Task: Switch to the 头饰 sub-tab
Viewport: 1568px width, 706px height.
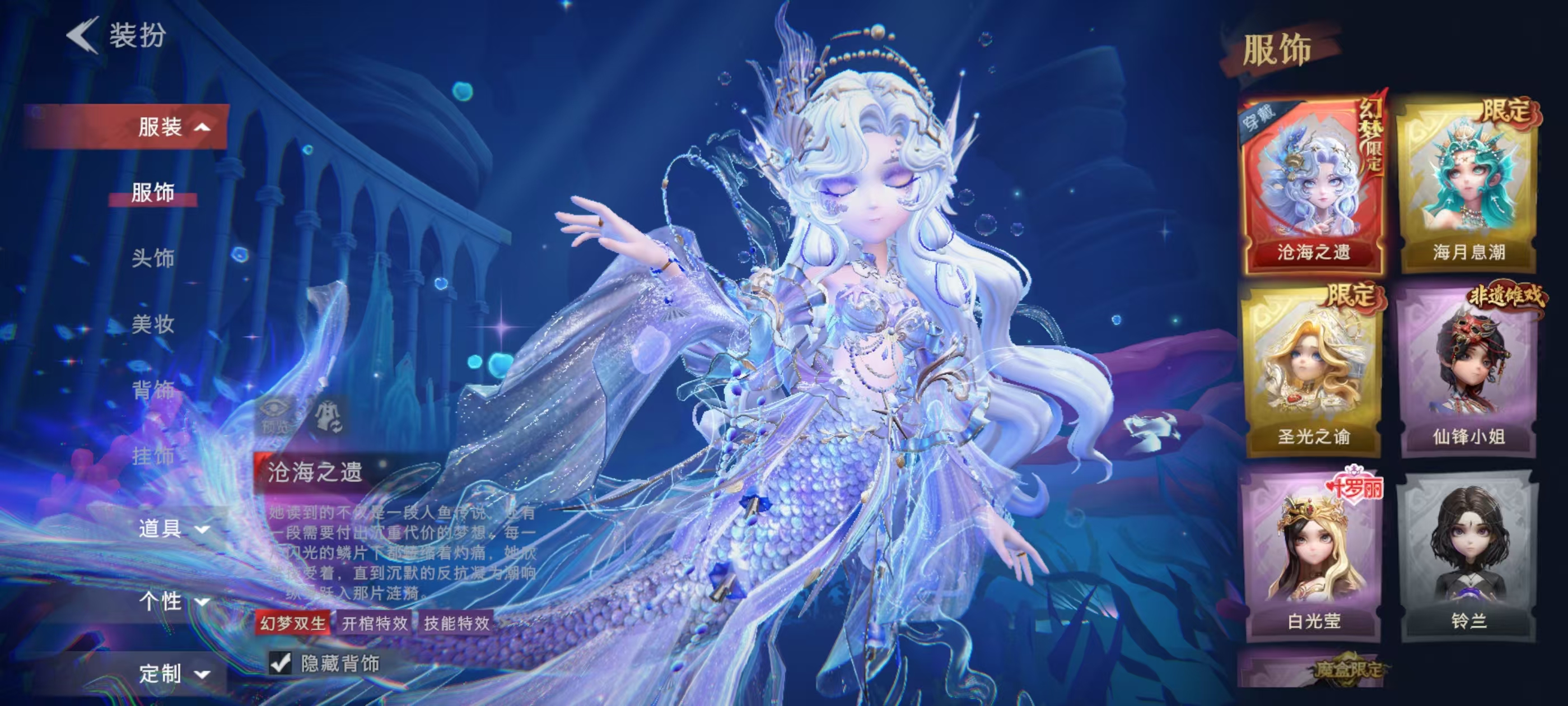Action: click(153, 258)
